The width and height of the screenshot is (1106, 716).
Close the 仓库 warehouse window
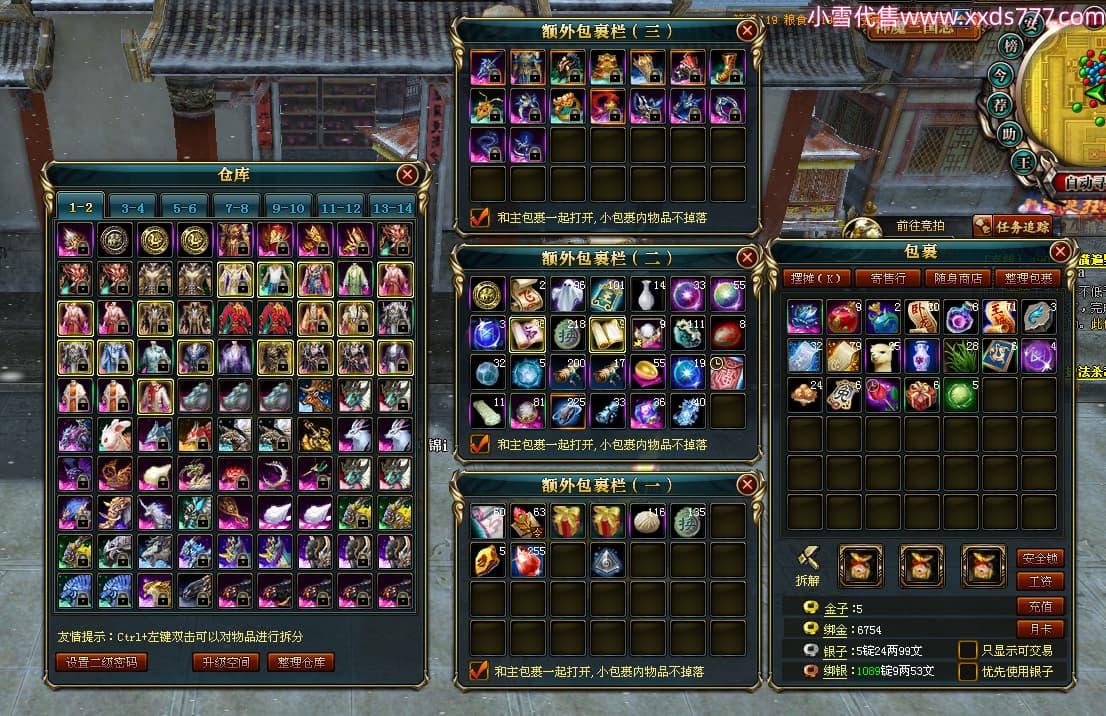407,175
